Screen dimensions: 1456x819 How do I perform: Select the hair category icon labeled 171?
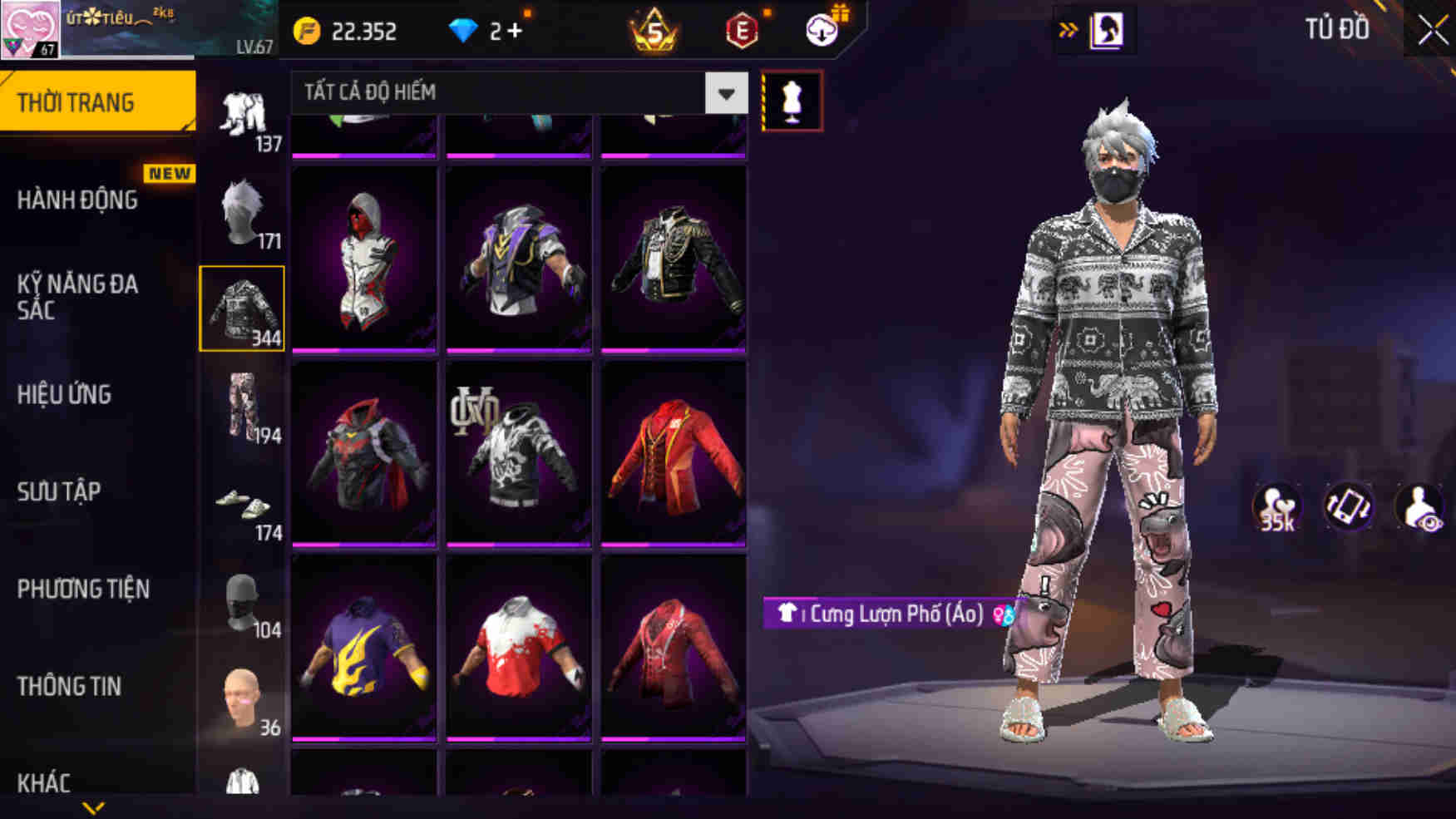pyautogui.click(x=244, y=212)
